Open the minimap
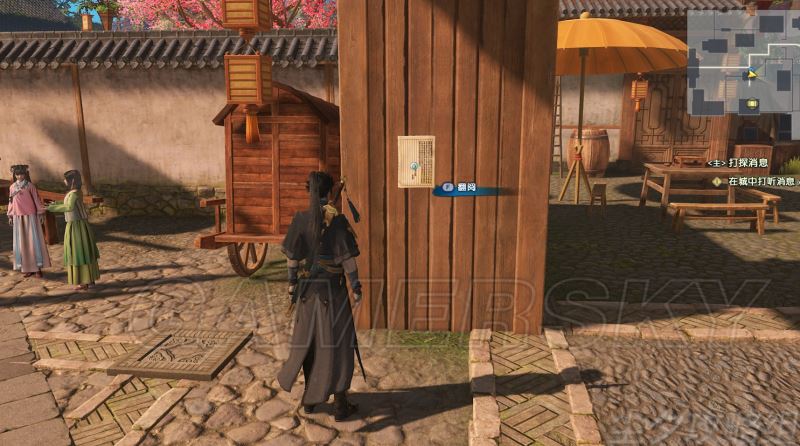Viewport: 800px width, 446px height. tap(742, 60)
